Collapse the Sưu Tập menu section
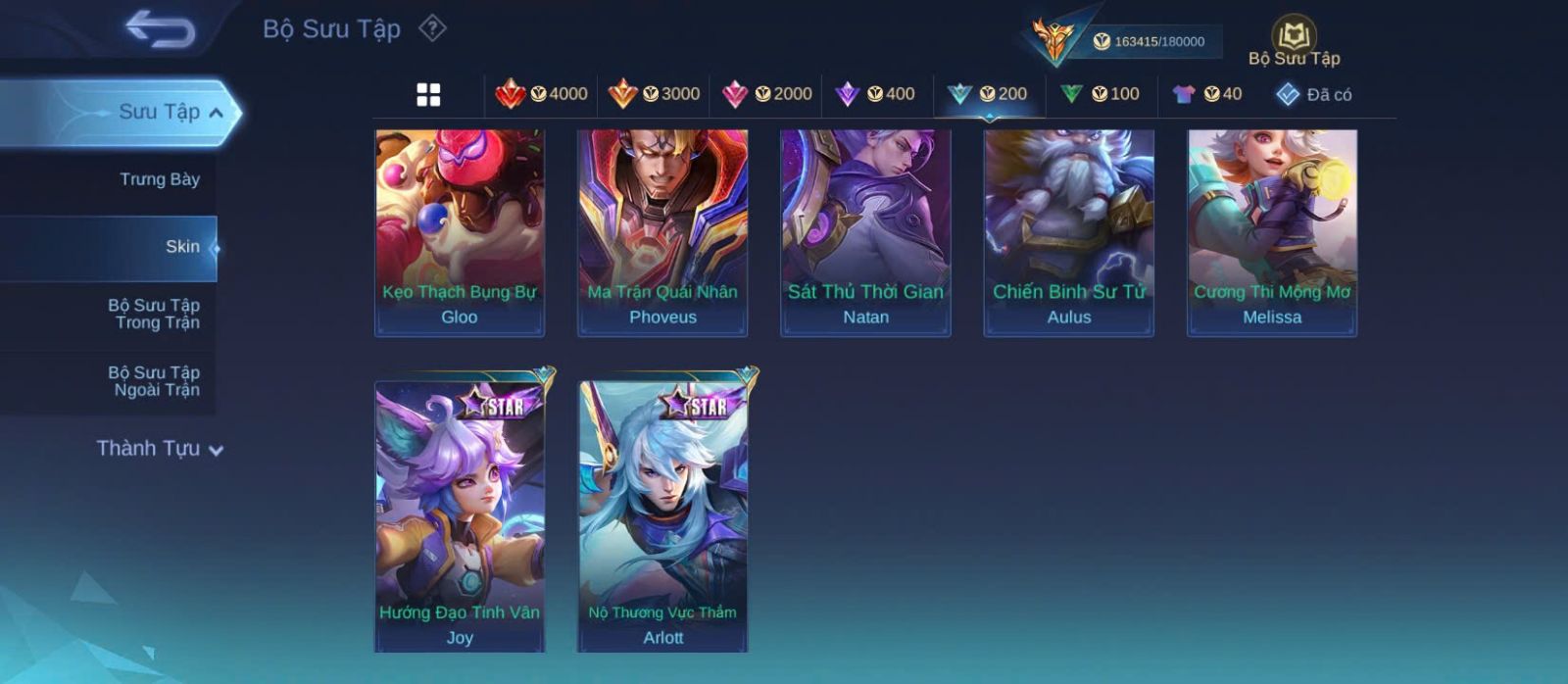 click(x=216, y=113)
